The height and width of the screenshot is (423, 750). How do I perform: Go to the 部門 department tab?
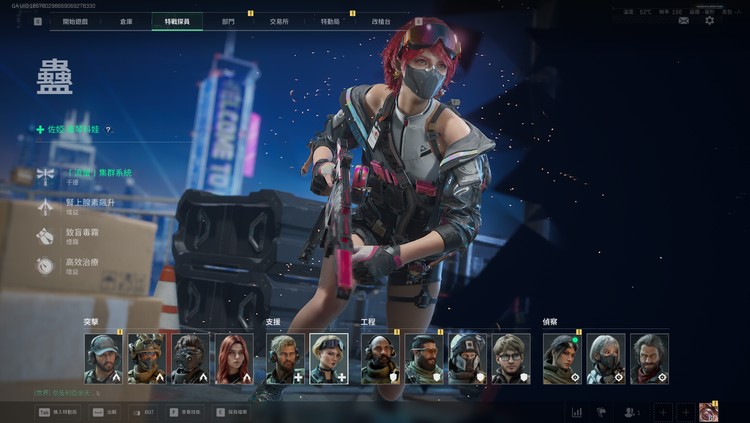(228, 20)
